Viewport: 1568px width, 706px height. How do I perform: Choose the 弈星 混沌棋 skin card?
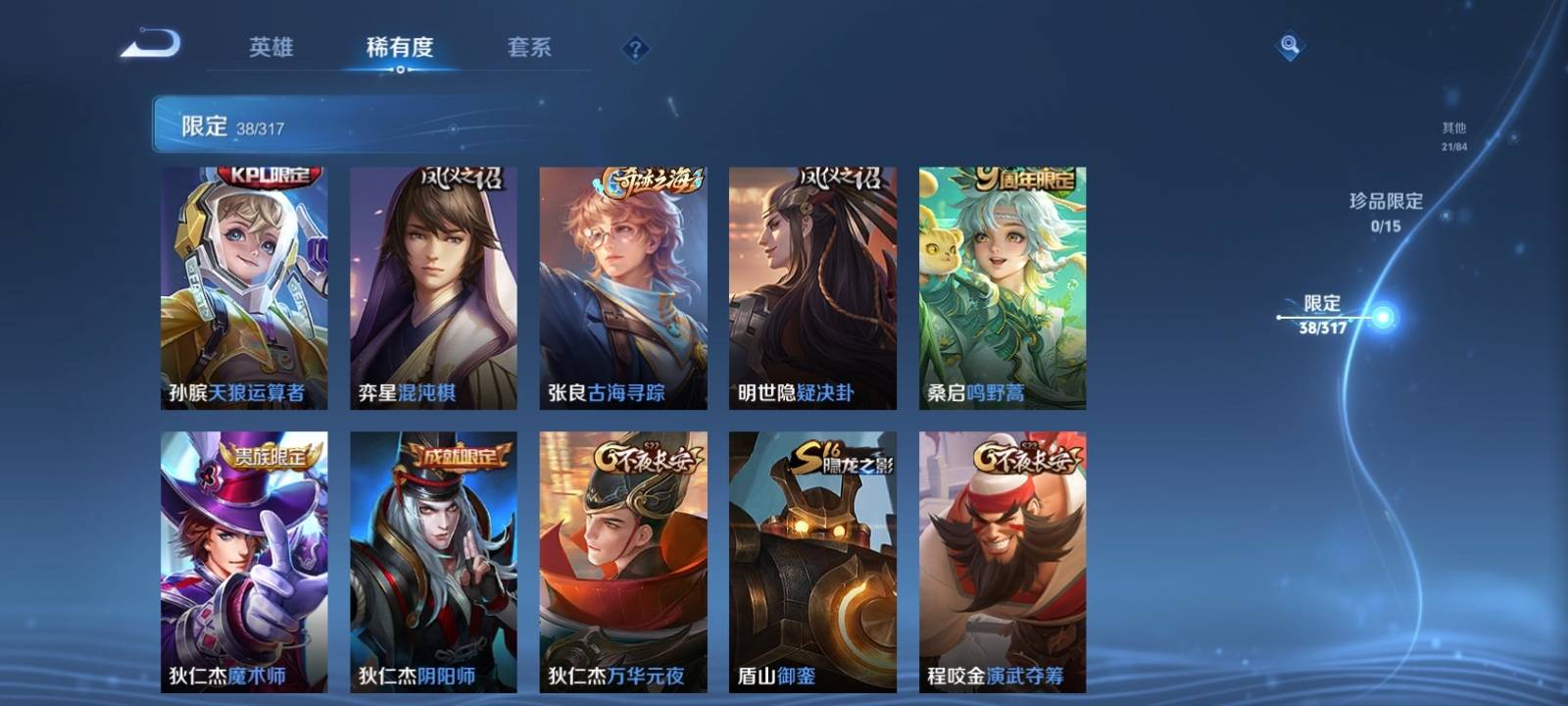click(x=433, y=287)
